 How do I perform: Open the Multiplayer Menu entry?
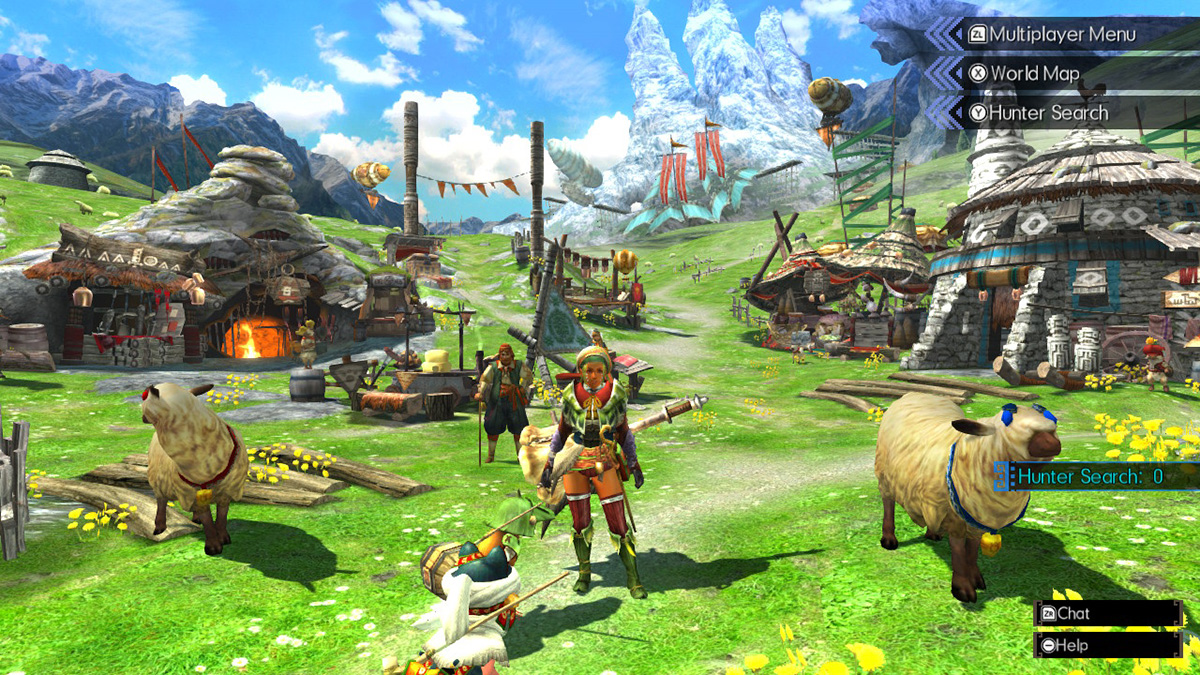[x=1062, y=35]
